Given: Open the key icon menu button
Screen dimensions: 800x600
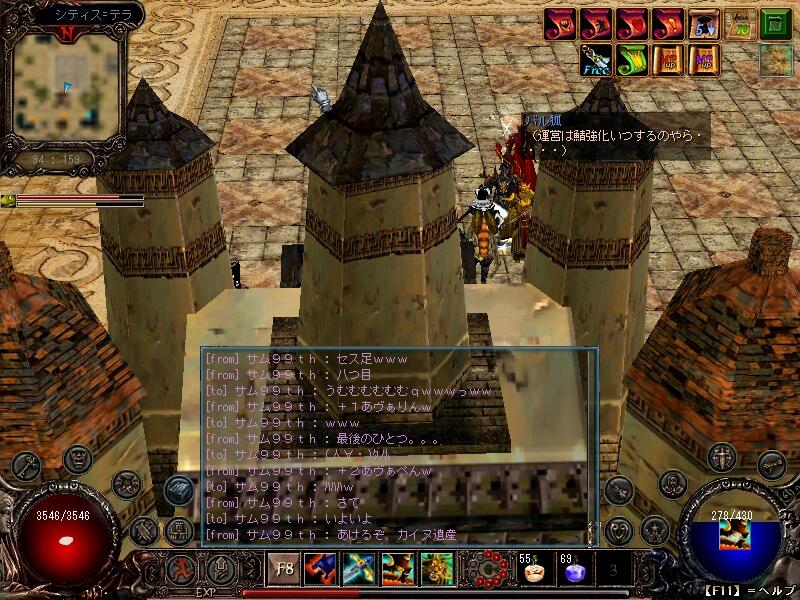Looking at the screenshot, I should [x=26, y=466].
